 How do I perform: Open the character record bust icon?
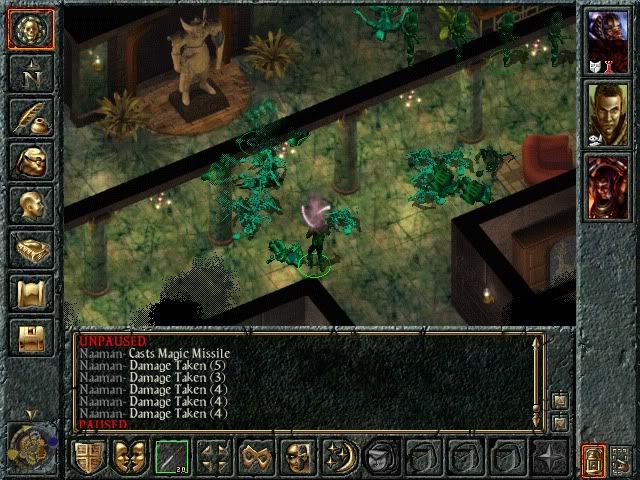[30, 205]
